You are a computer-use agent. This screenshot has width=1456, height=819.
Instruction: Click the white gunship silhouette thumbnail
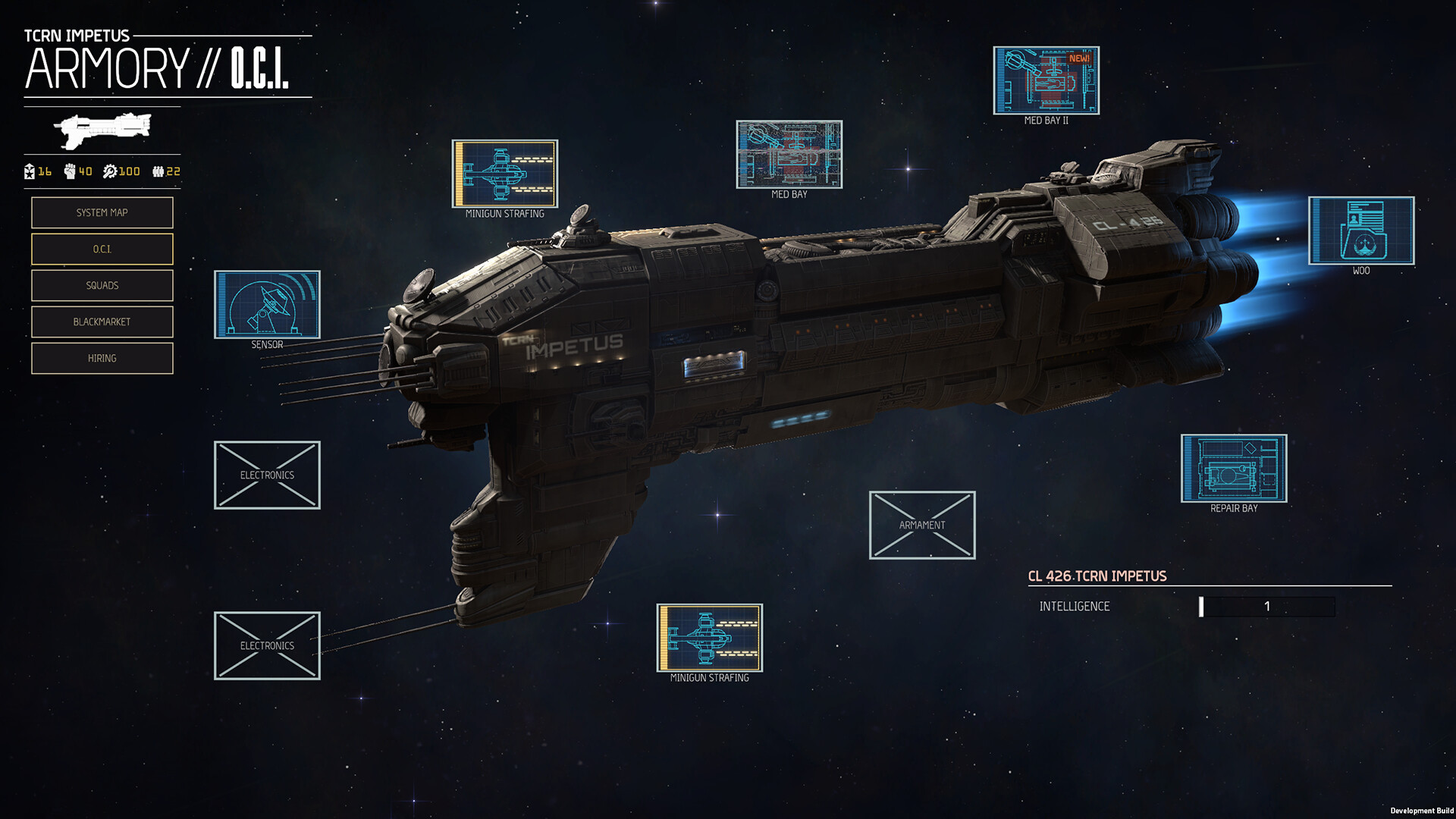(x=101, y=130)
